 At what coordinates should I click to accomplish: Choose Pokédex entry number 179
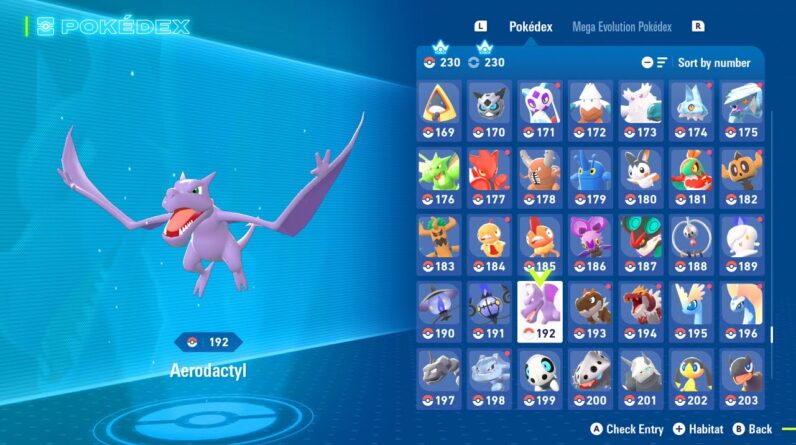pyautogui.click(x=591, y=176)
